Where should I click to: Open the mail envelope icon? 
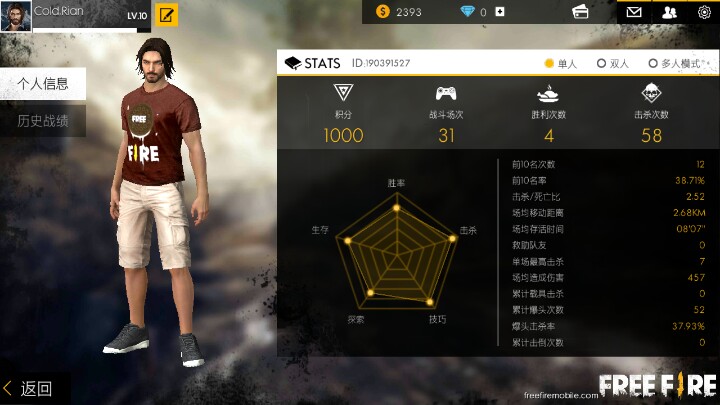(x=633, y=12)
